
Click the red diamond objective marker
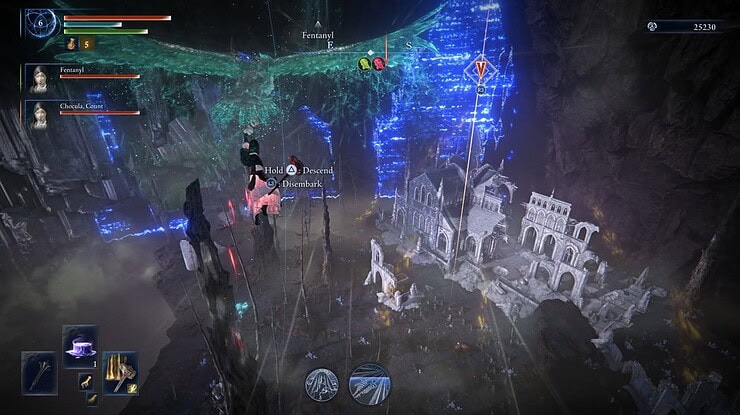(482, 68)
